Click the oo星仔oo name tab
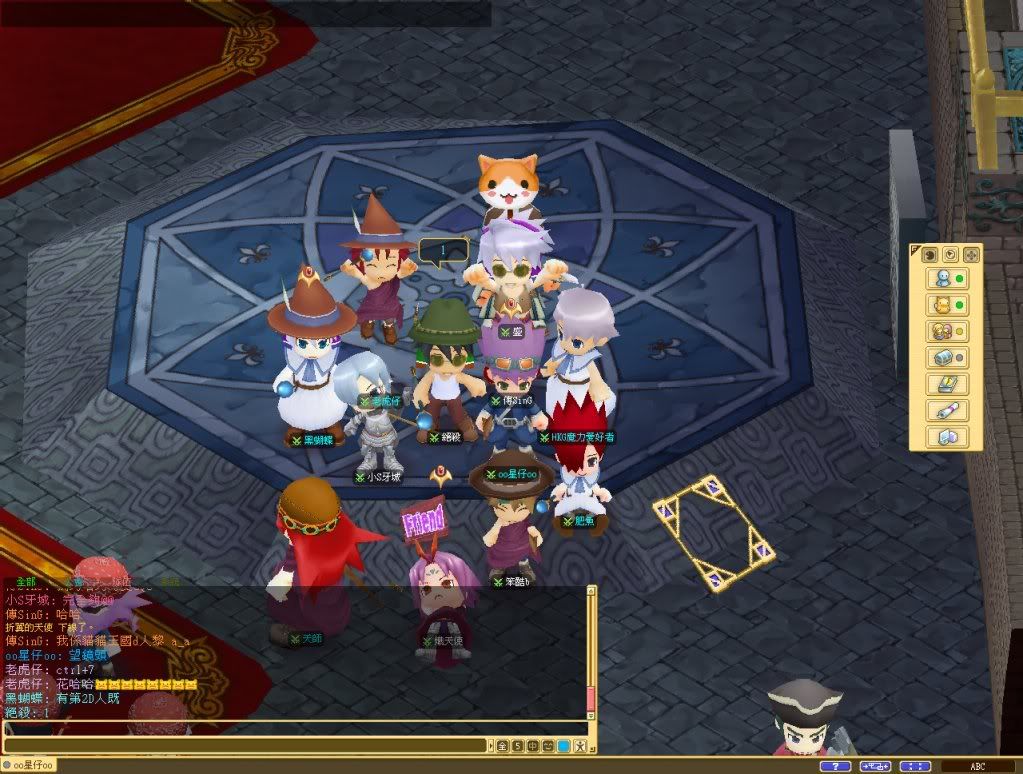The width and height of the screenshot is (1023, 774). tap(30, 766)
